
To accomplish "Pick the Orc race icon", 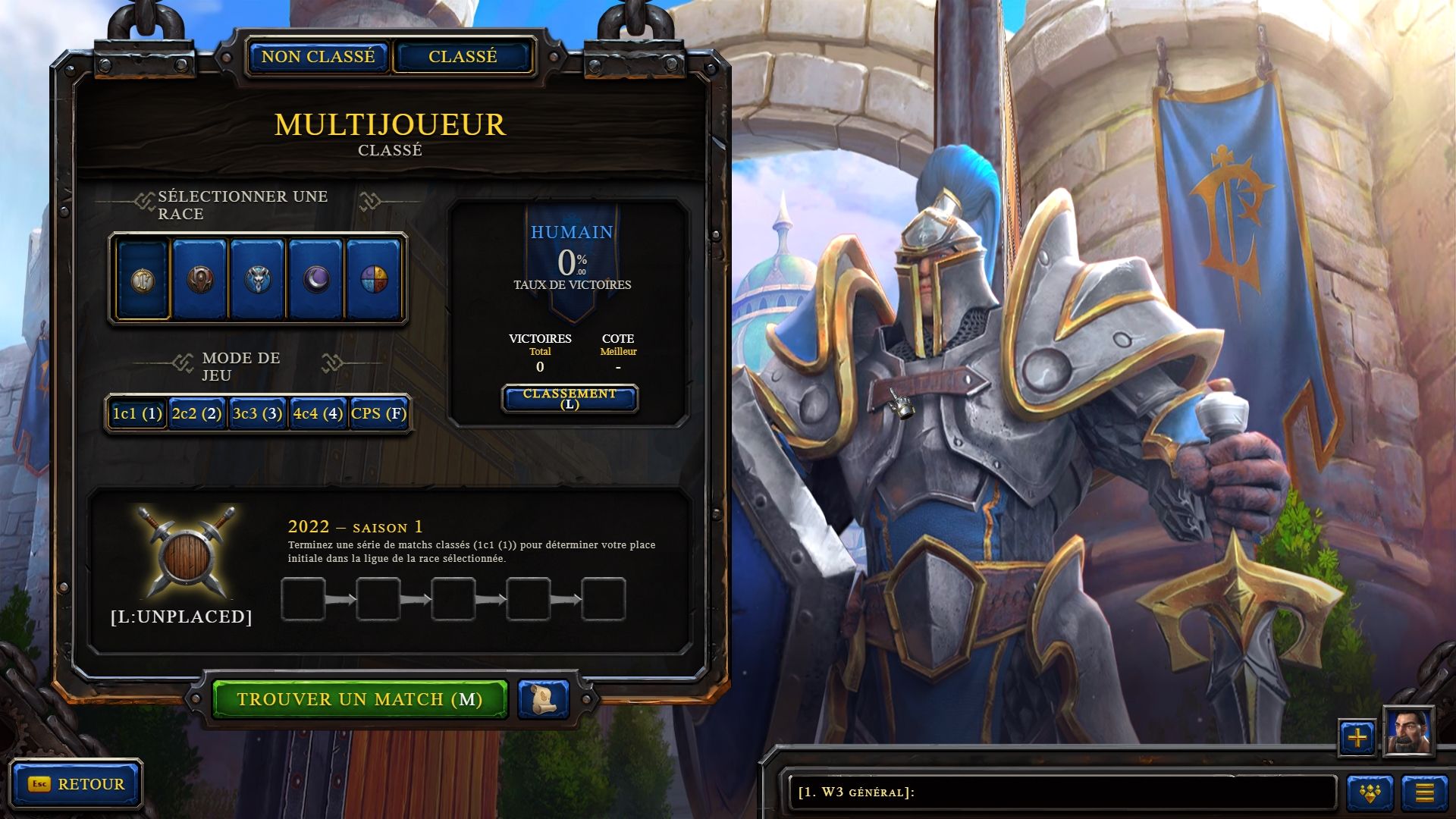I will [x=200, y=279].
